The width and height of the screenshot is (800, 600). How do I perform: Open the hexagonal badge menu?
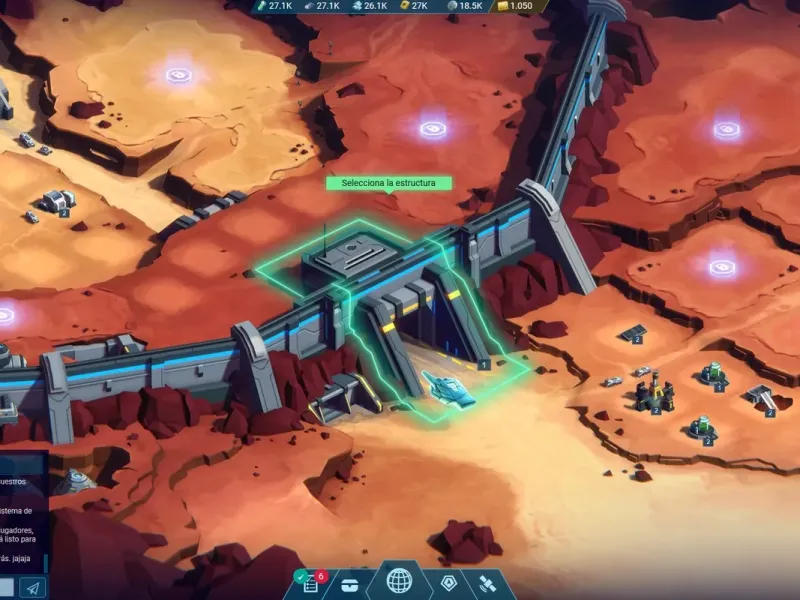[449, 583]
